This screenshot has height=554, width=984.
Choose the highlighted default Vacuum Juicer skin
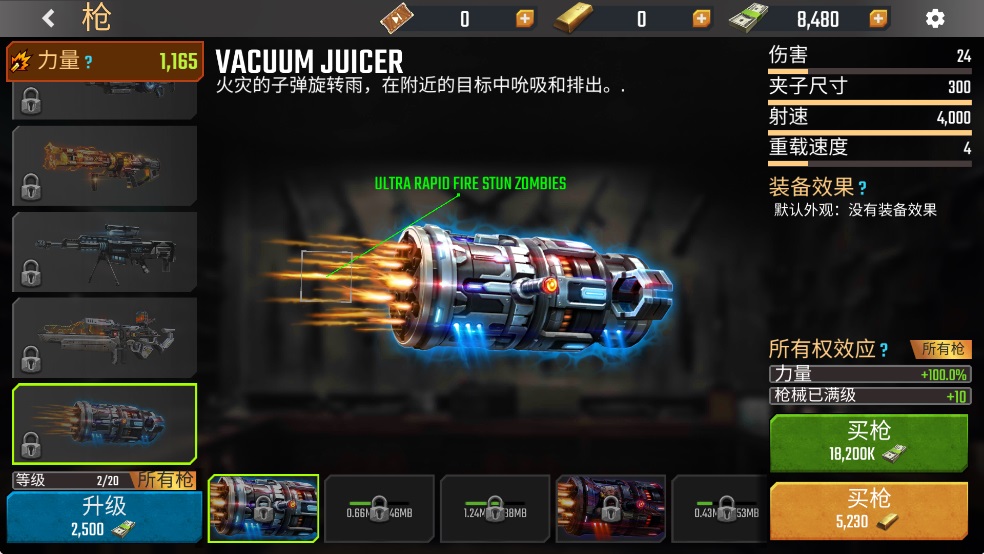[263, 508]
